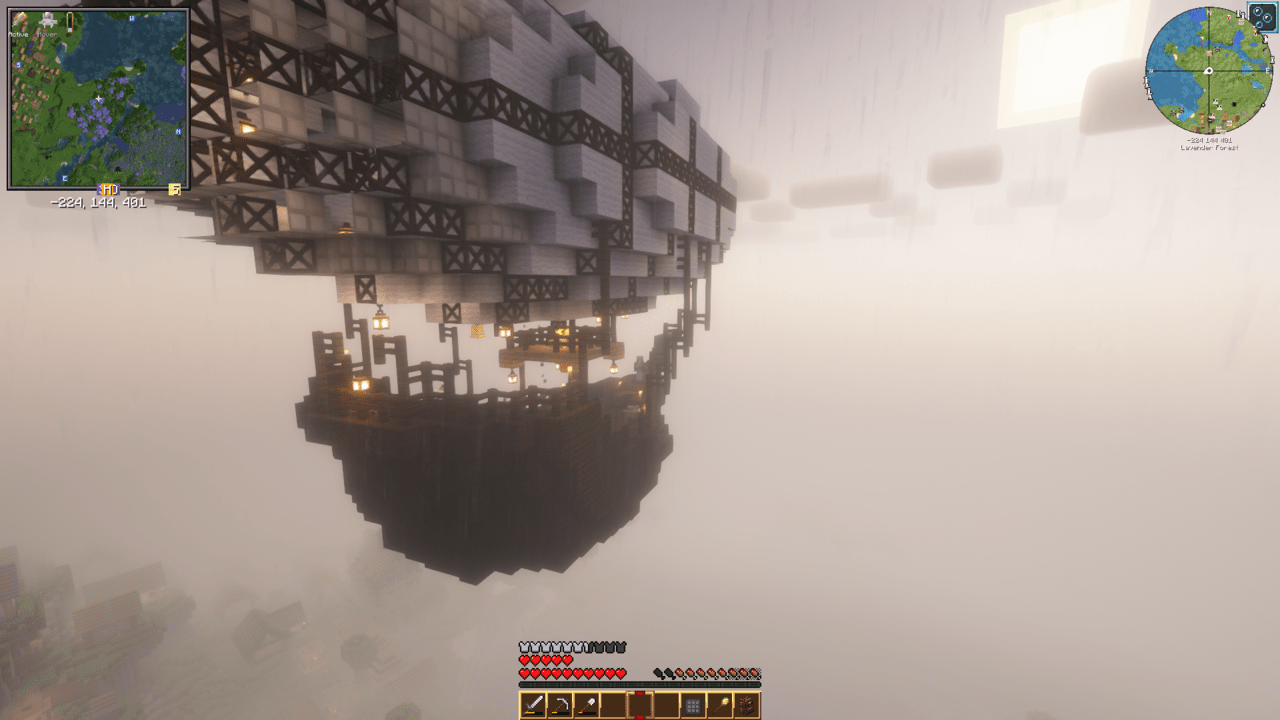Open the yellow 5 waypoint marker

tap(174, 189)
